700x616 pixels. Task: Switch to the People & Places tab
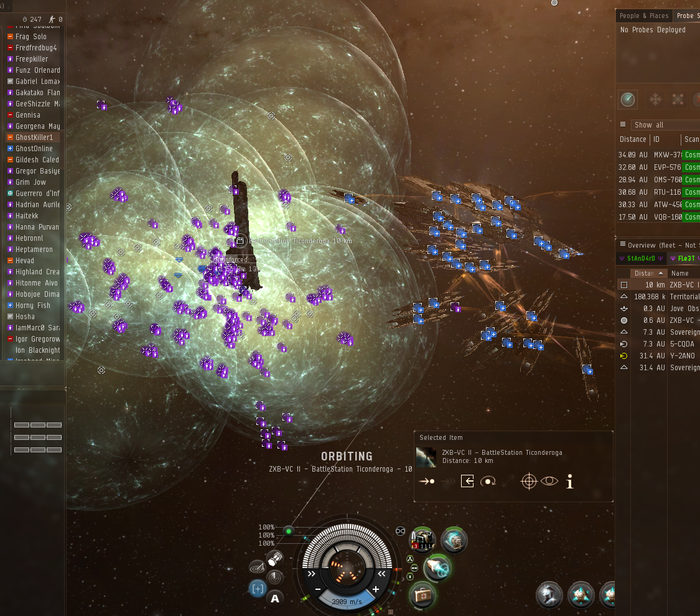coord(643,16)
